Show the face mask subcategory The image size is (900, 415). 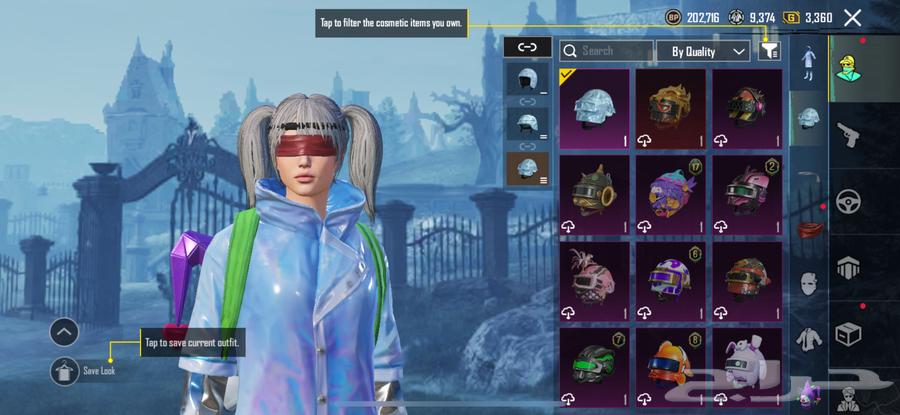[808, 283]
